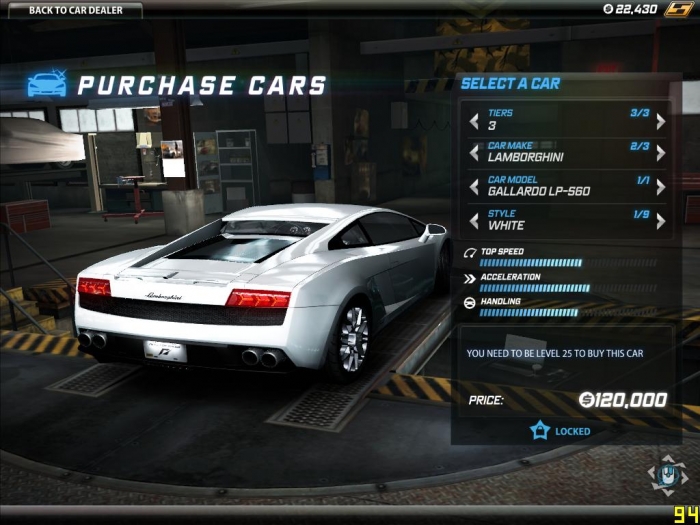Image resolution: width=700 pixels, height=525 pixels.
Task: Switch to next car make
Action: (x=660, y=153)
